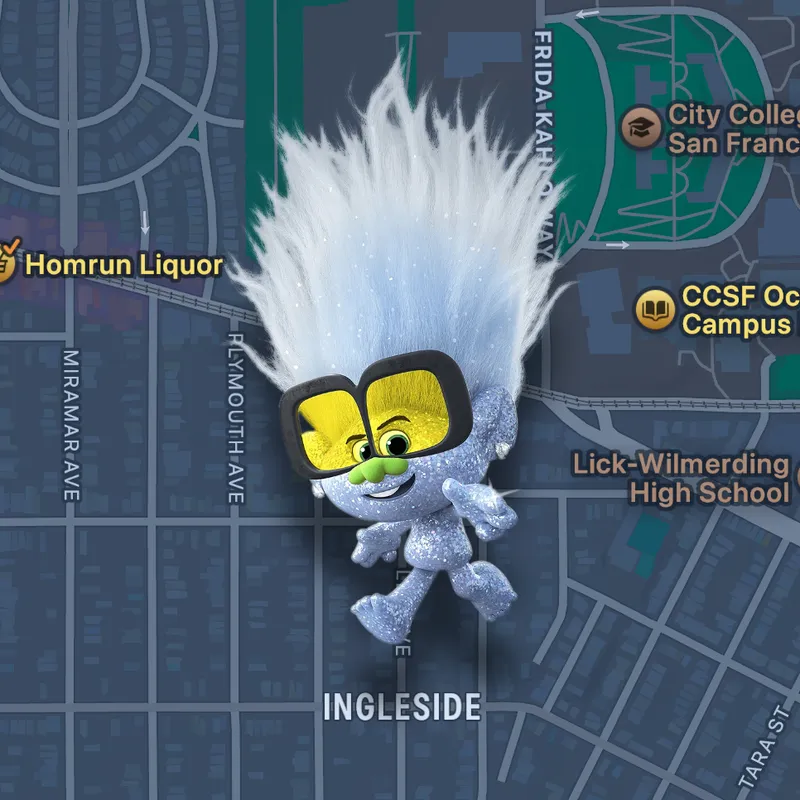
Task: Open the City College graduation cap marker
Action: click(x=640, y=127)
